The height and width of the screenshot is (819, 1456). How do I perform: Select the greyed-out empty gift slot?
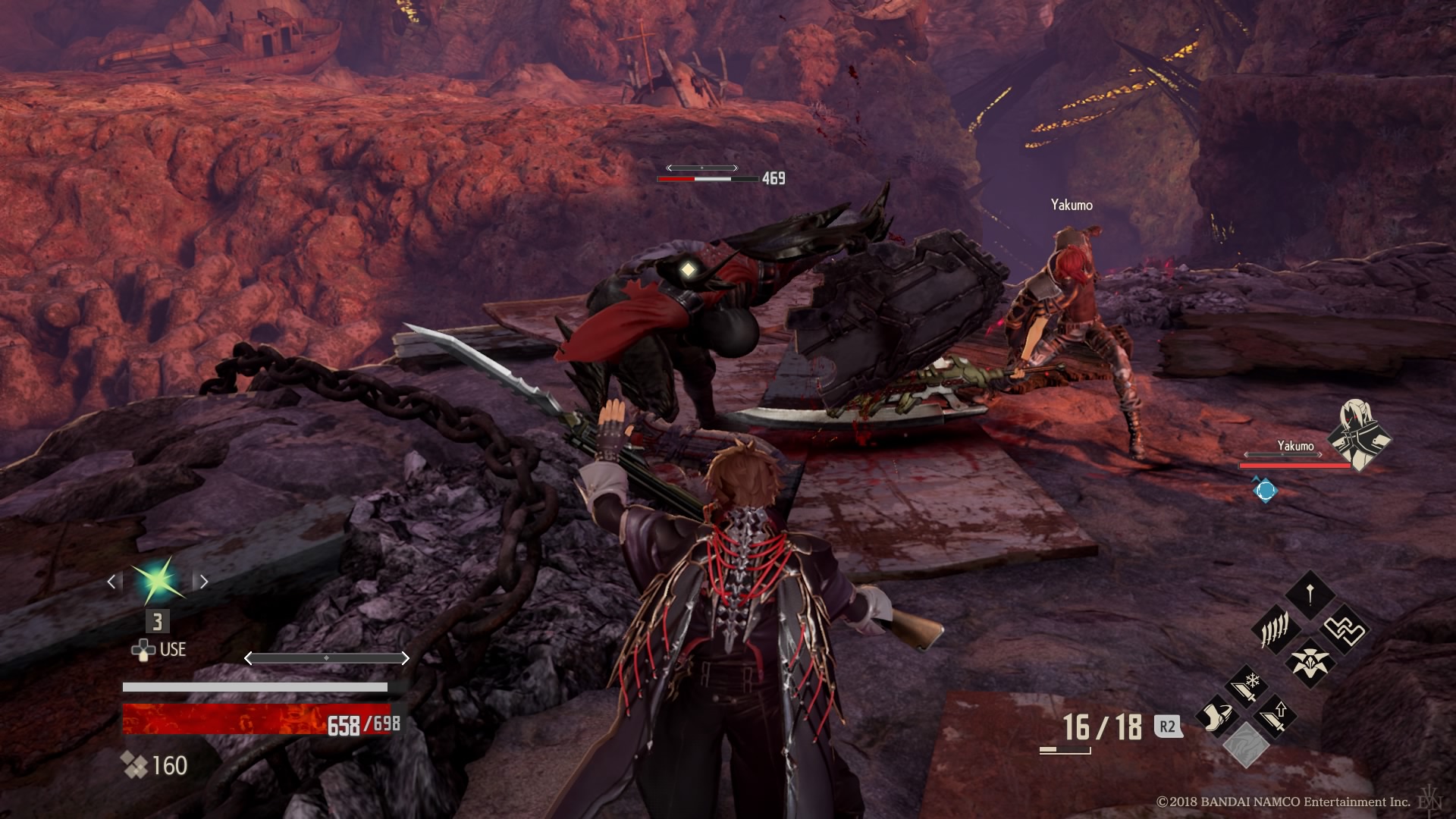[x=1245, y=745]
